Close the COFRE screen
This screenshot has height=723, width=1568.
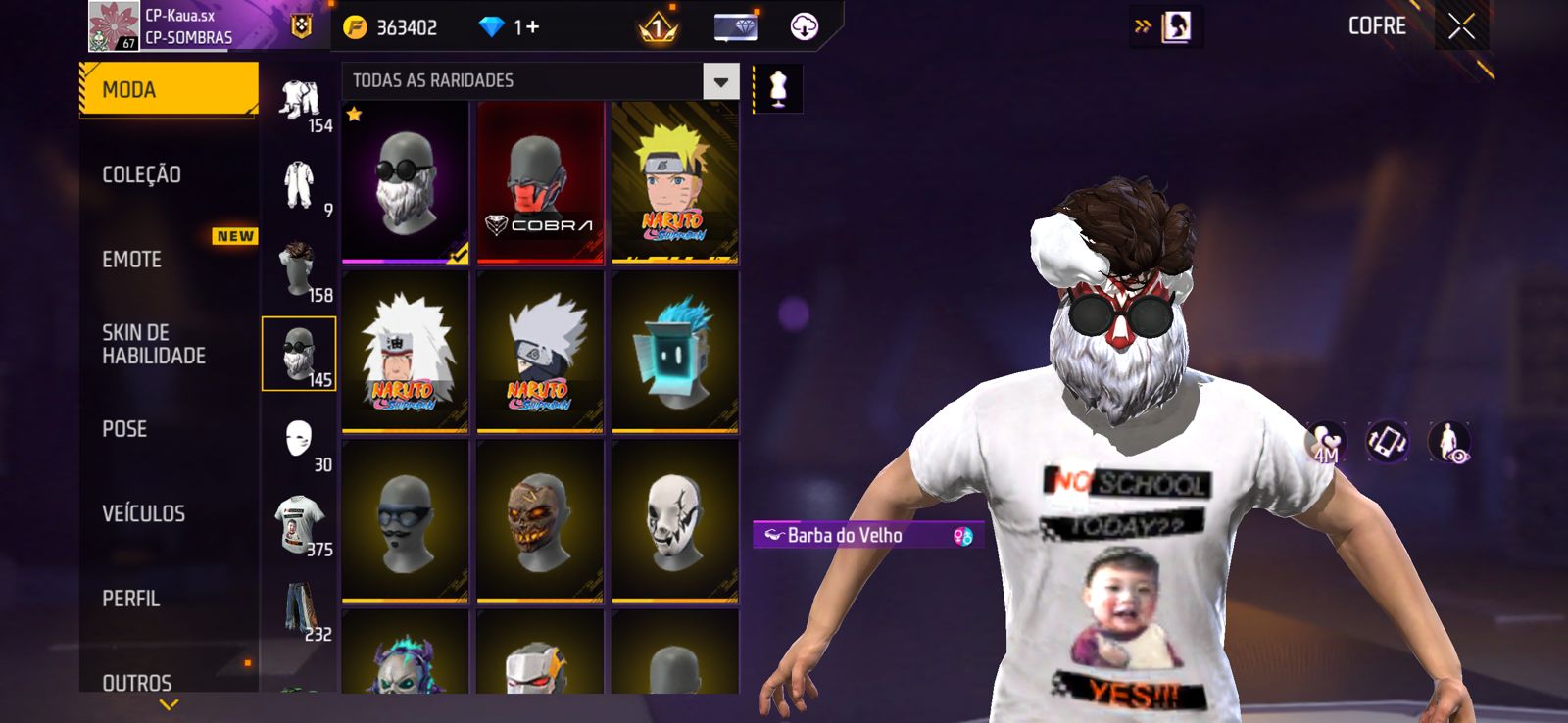(1461, 27)
